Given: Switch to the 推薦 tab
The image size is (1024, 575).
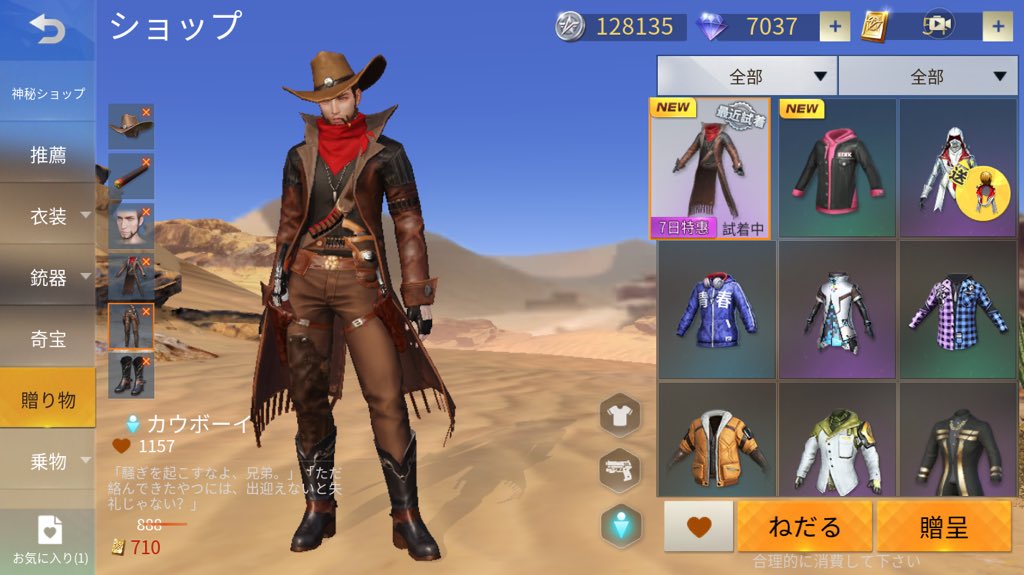Looking at the screenshot, I should coord(48,155).
